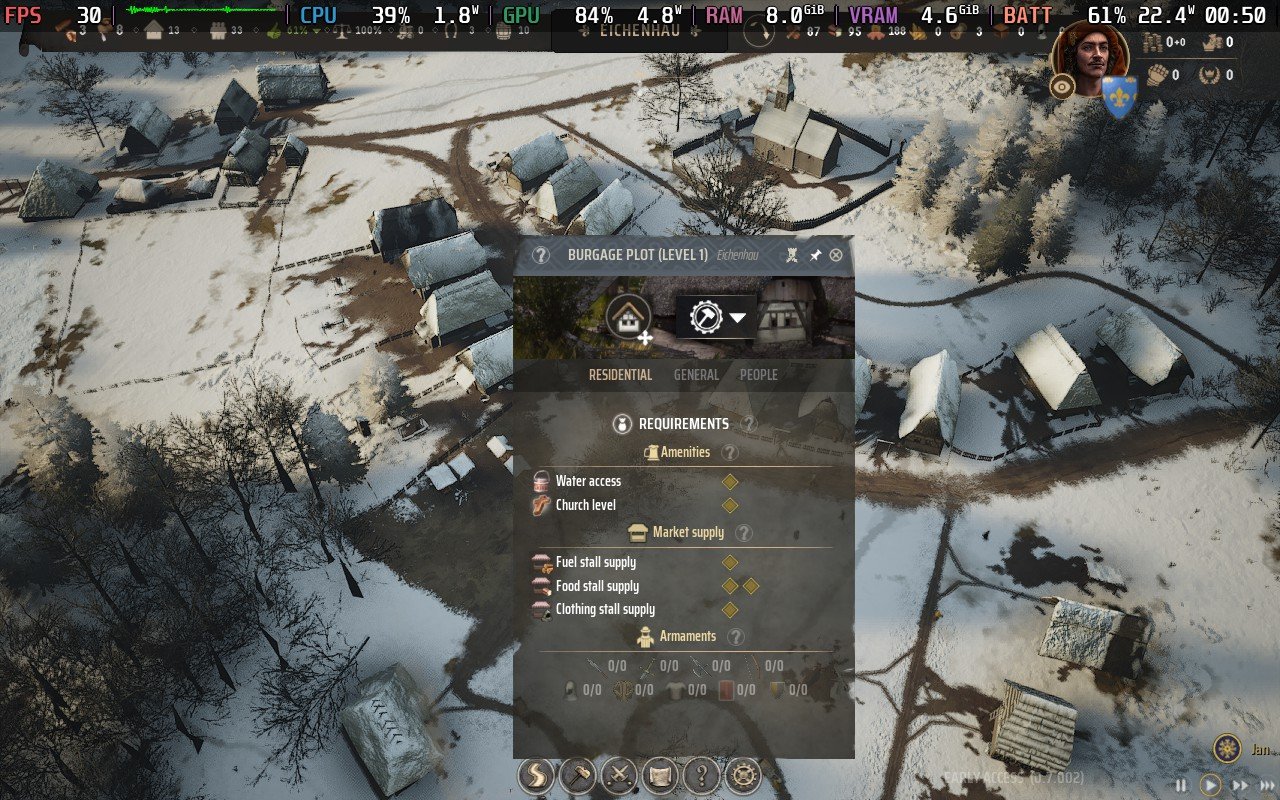1280x800 pixels.
Task: Open the road-building tool
Action: coord(537,775)
